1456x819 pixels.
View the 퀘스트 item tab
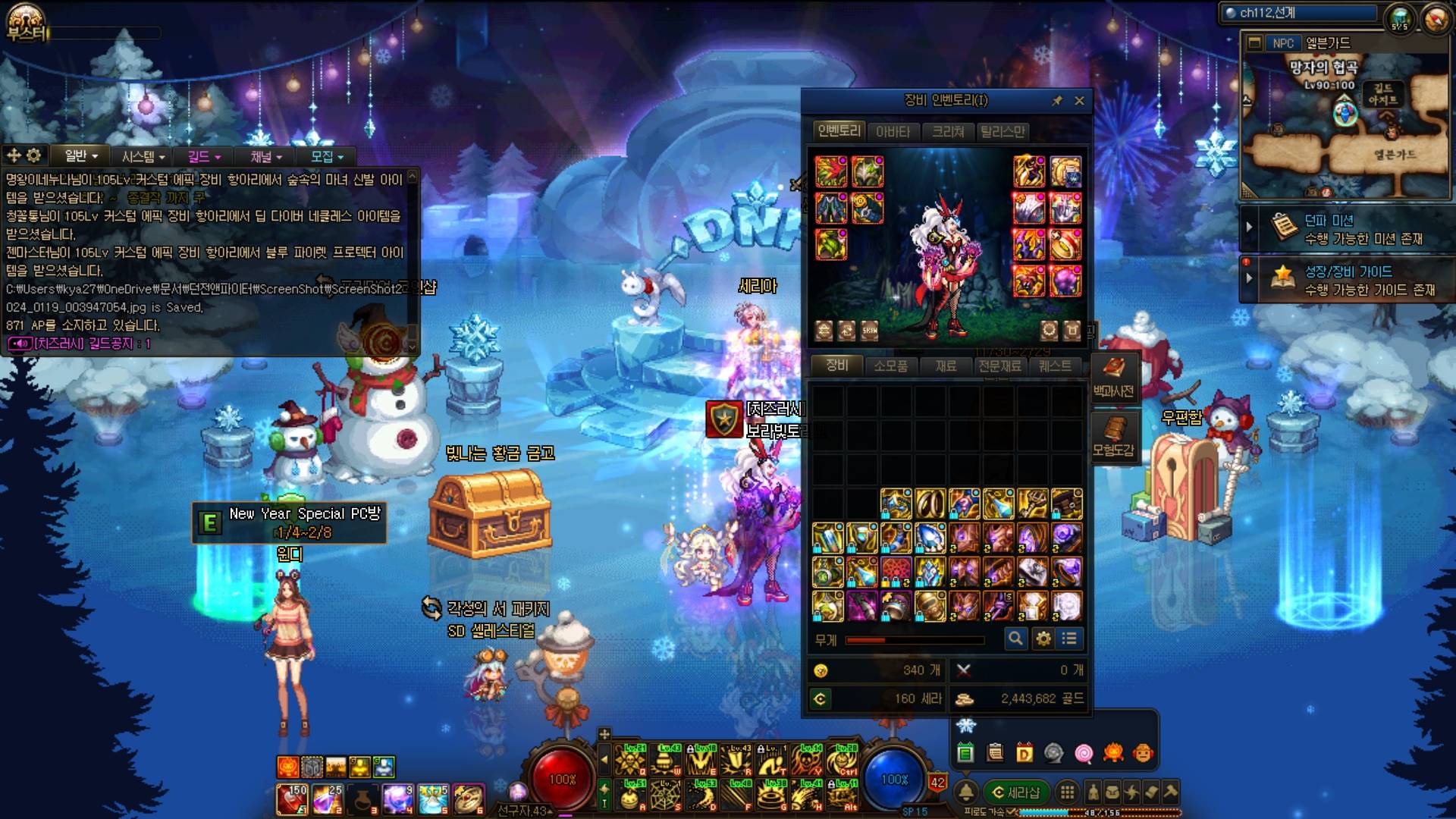(1055, 366)
